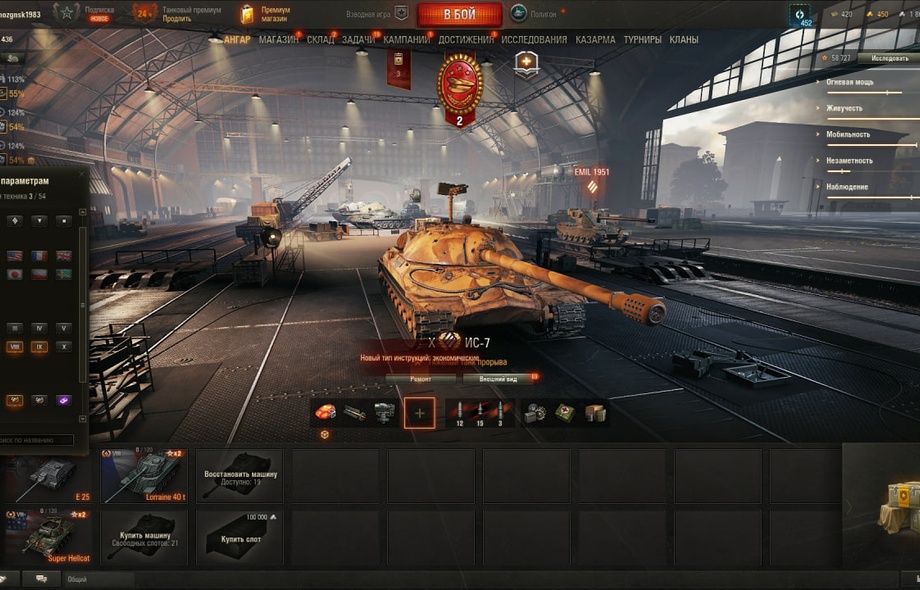Buy a slot via Купить слот
920x590 pixels.
(x=240, y=538)
